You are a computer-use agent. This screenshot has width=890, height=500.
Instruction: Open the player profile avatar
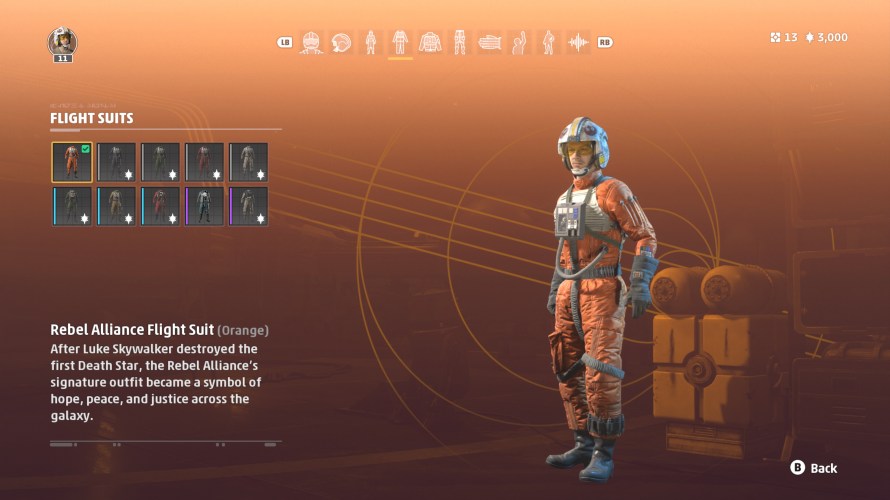pyautogui.click(x=62, y=42)
